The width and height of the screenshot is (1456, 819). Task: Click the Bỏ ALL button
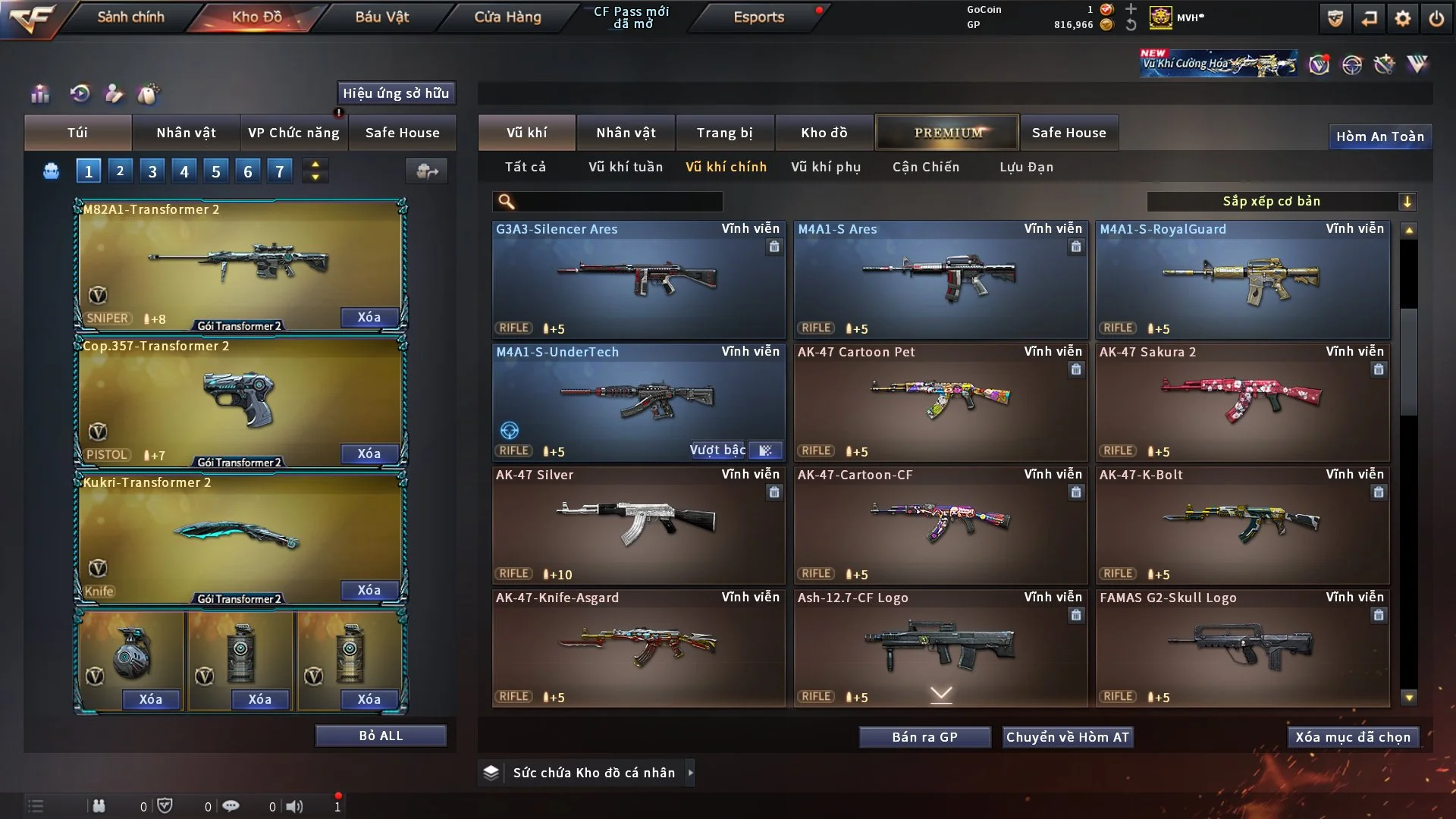point(381,736)
